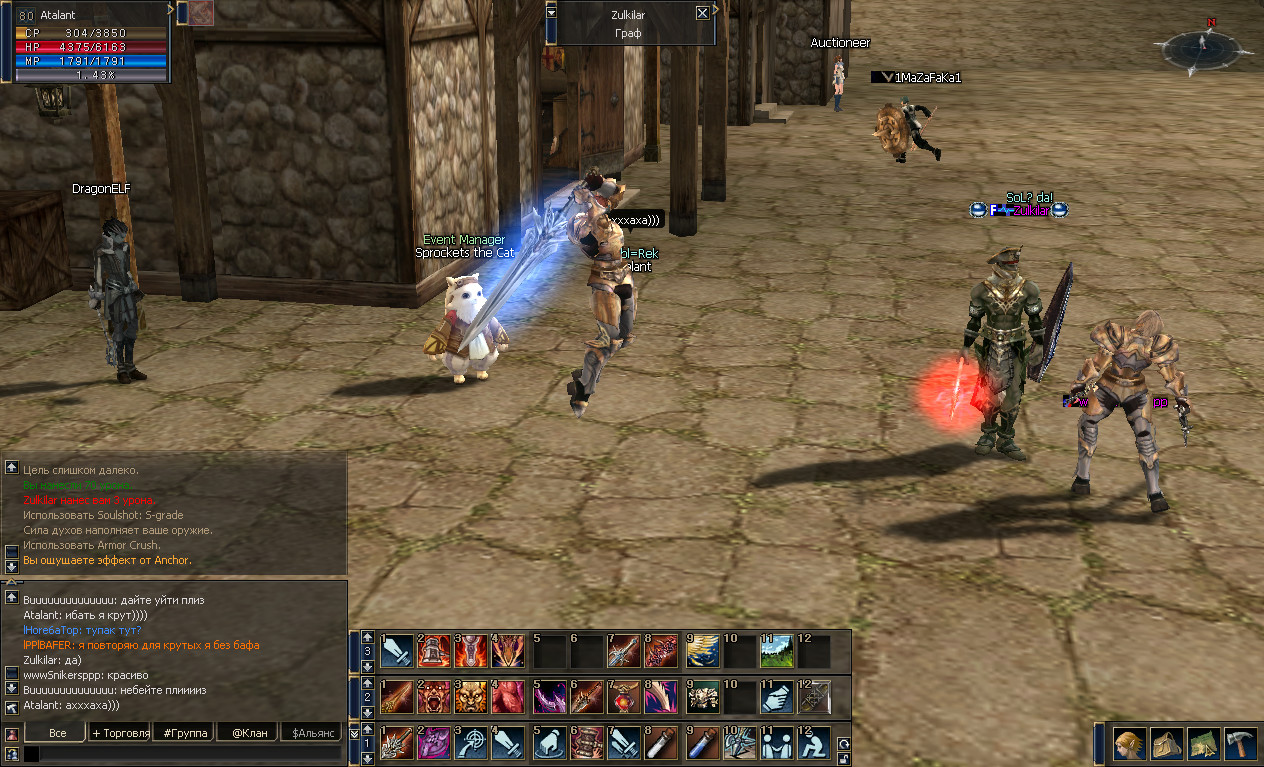Open the @Клан chat tab

coord(249,733)
